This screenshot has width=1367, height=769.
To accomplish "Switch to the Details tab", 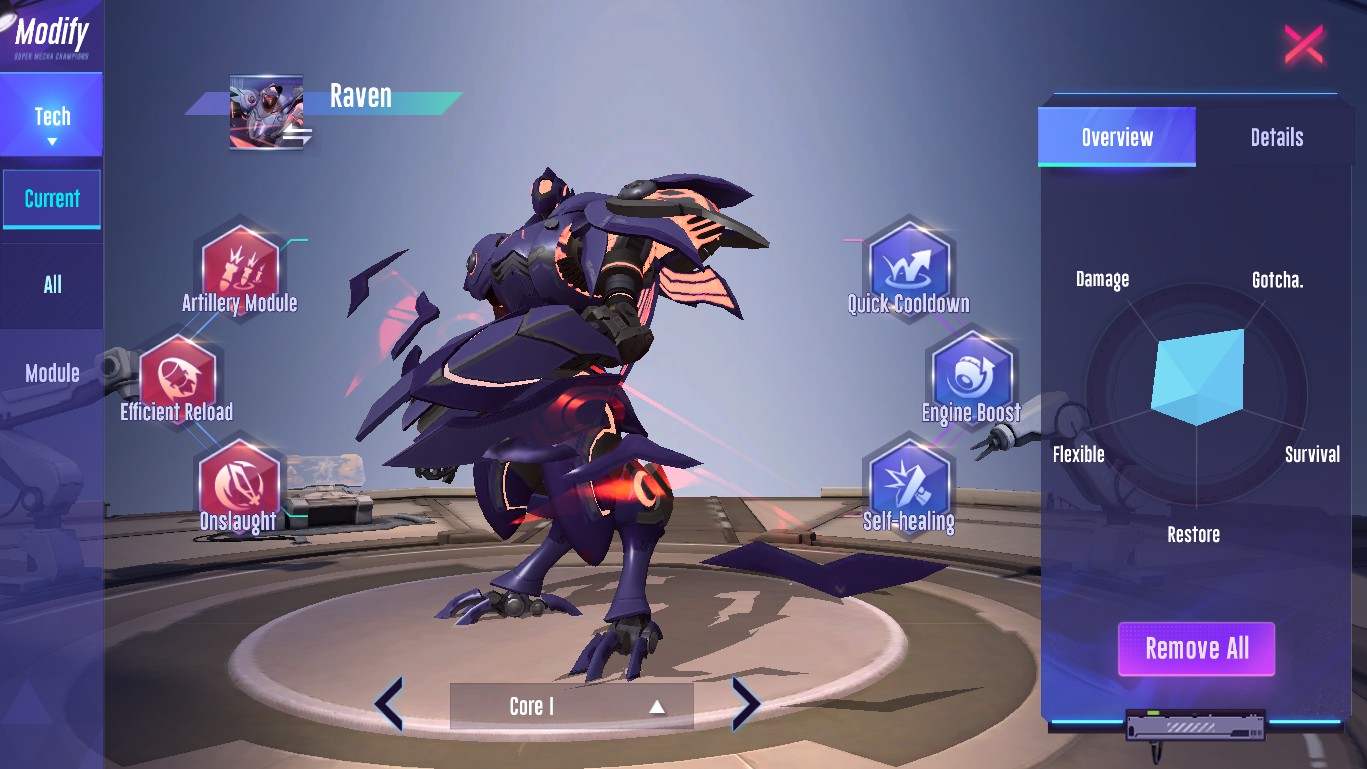I will 1276,137.
